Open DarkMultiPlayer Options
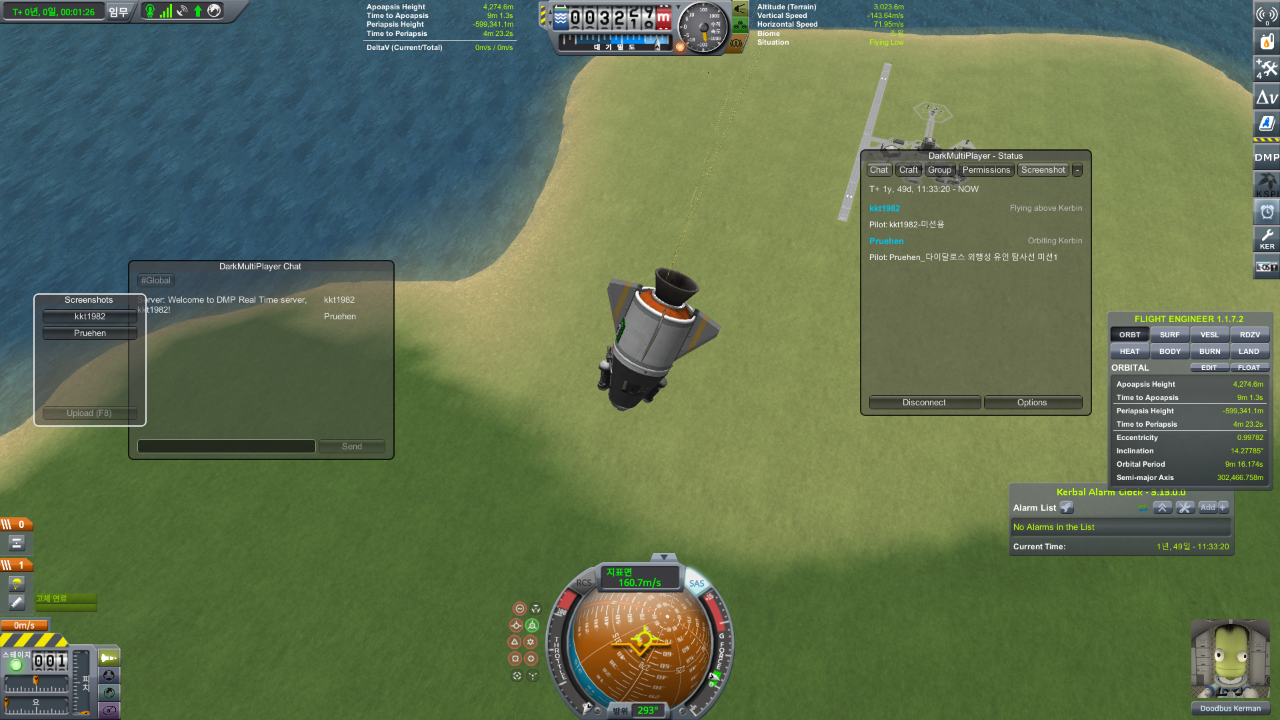1280x720 pixels. (1032, 403)
